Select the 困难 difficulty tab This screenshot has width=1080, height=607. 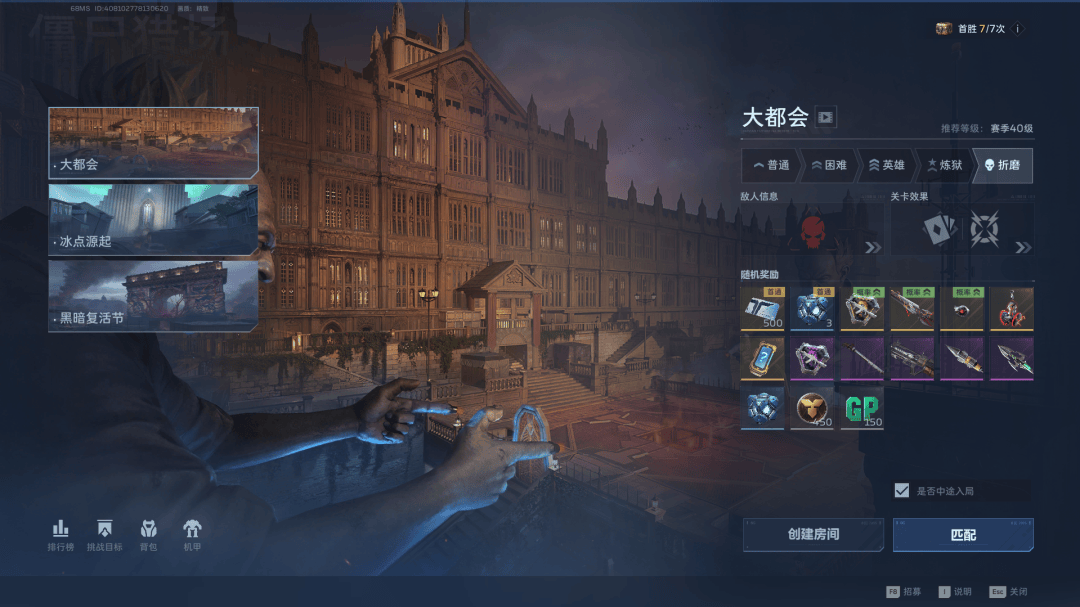(x=829, y=165)
